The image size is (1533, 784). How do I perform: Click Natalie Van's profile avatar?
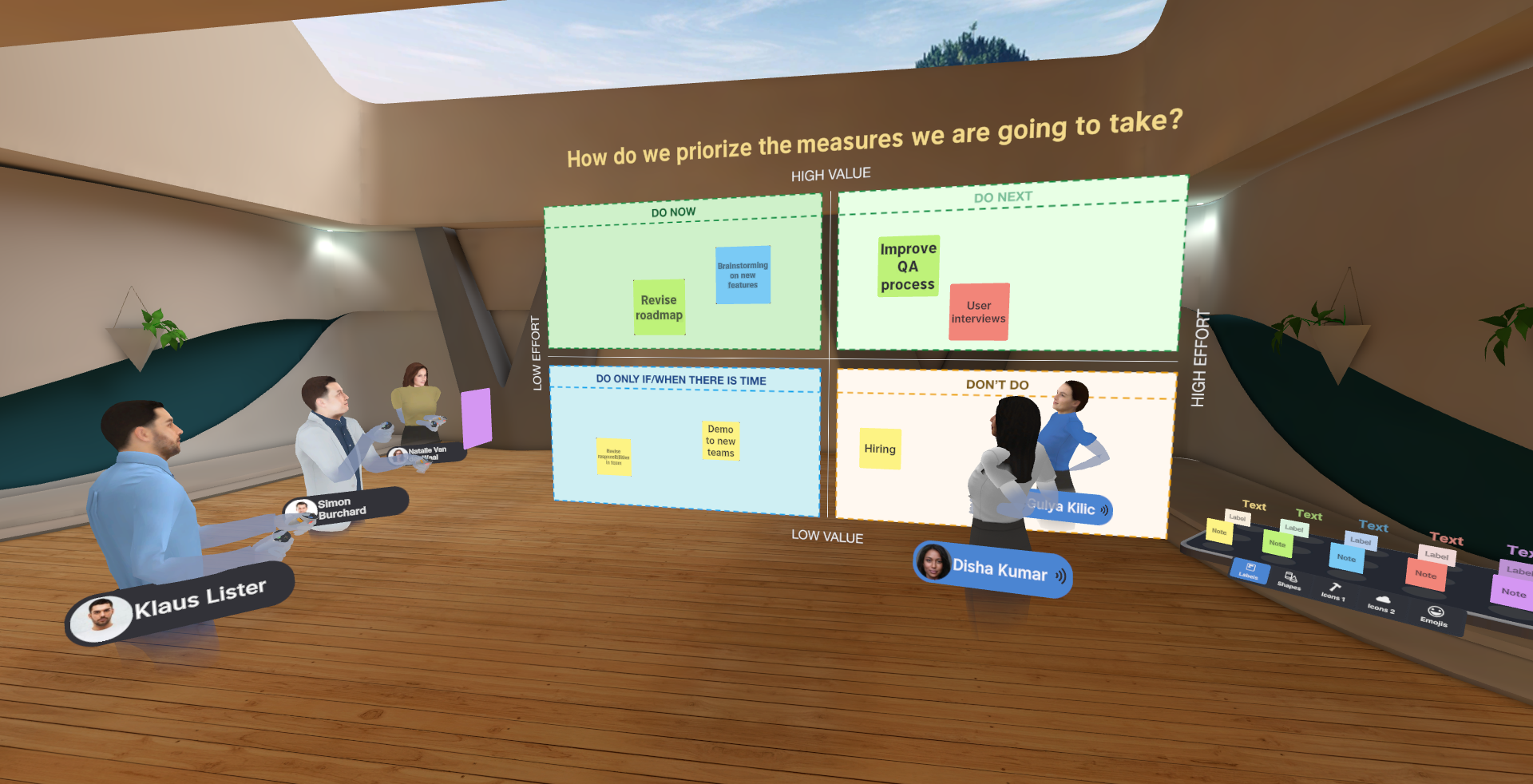(397, 456)
